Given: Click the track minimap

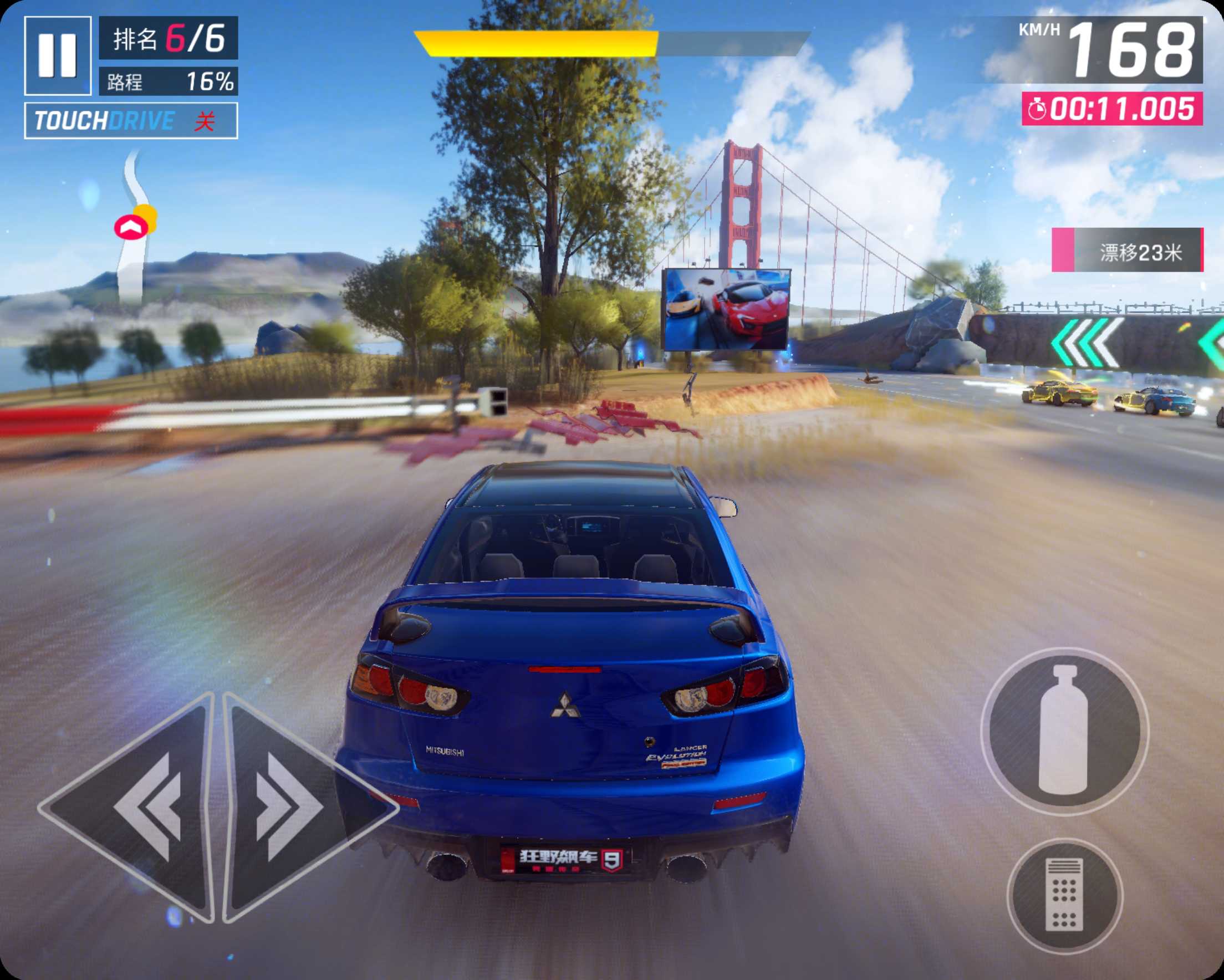Looking at the screenshot, I should 134,227.
